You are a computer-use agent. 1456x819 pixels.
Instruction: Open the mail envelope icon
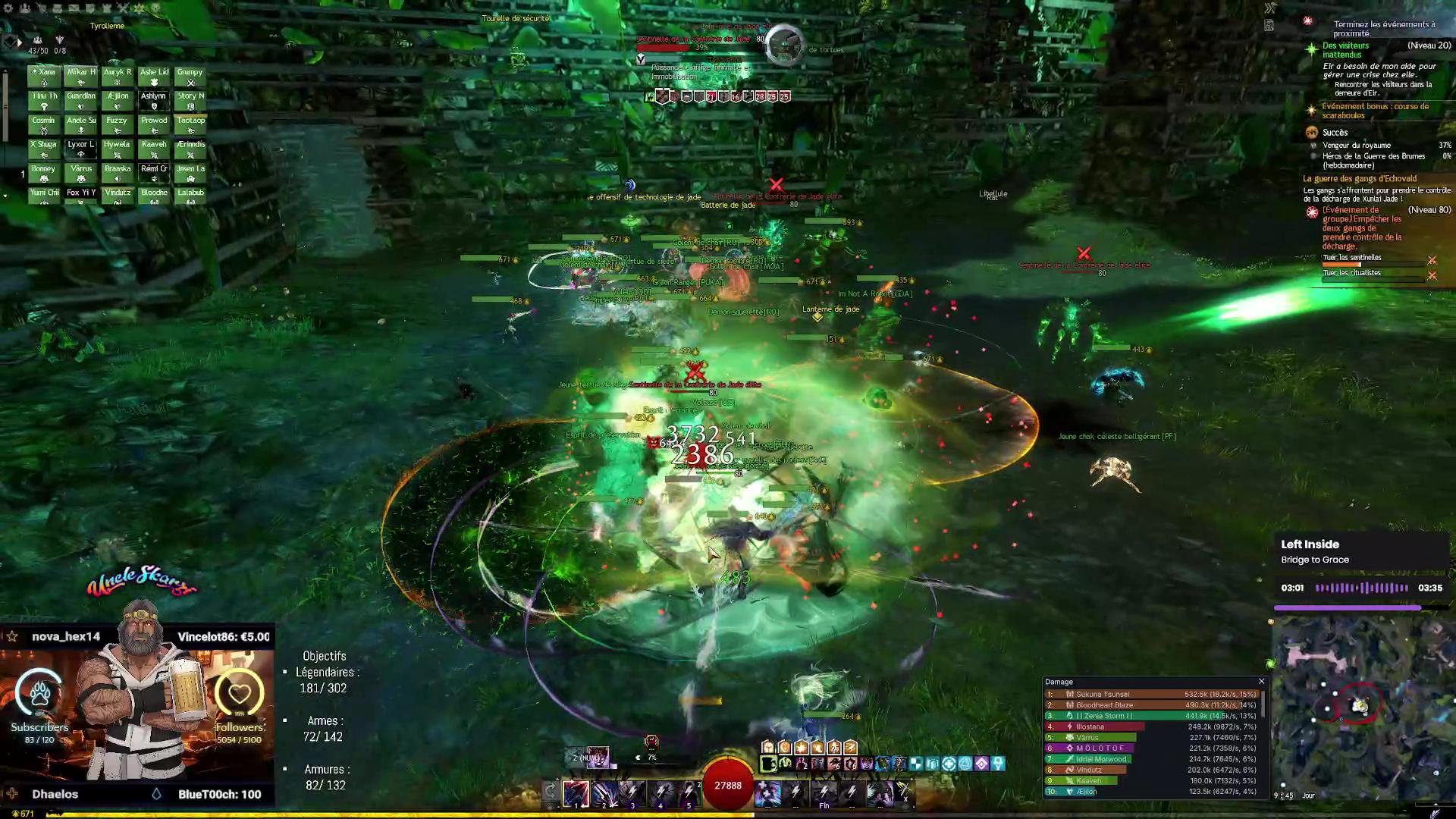[x=74, y=8]
